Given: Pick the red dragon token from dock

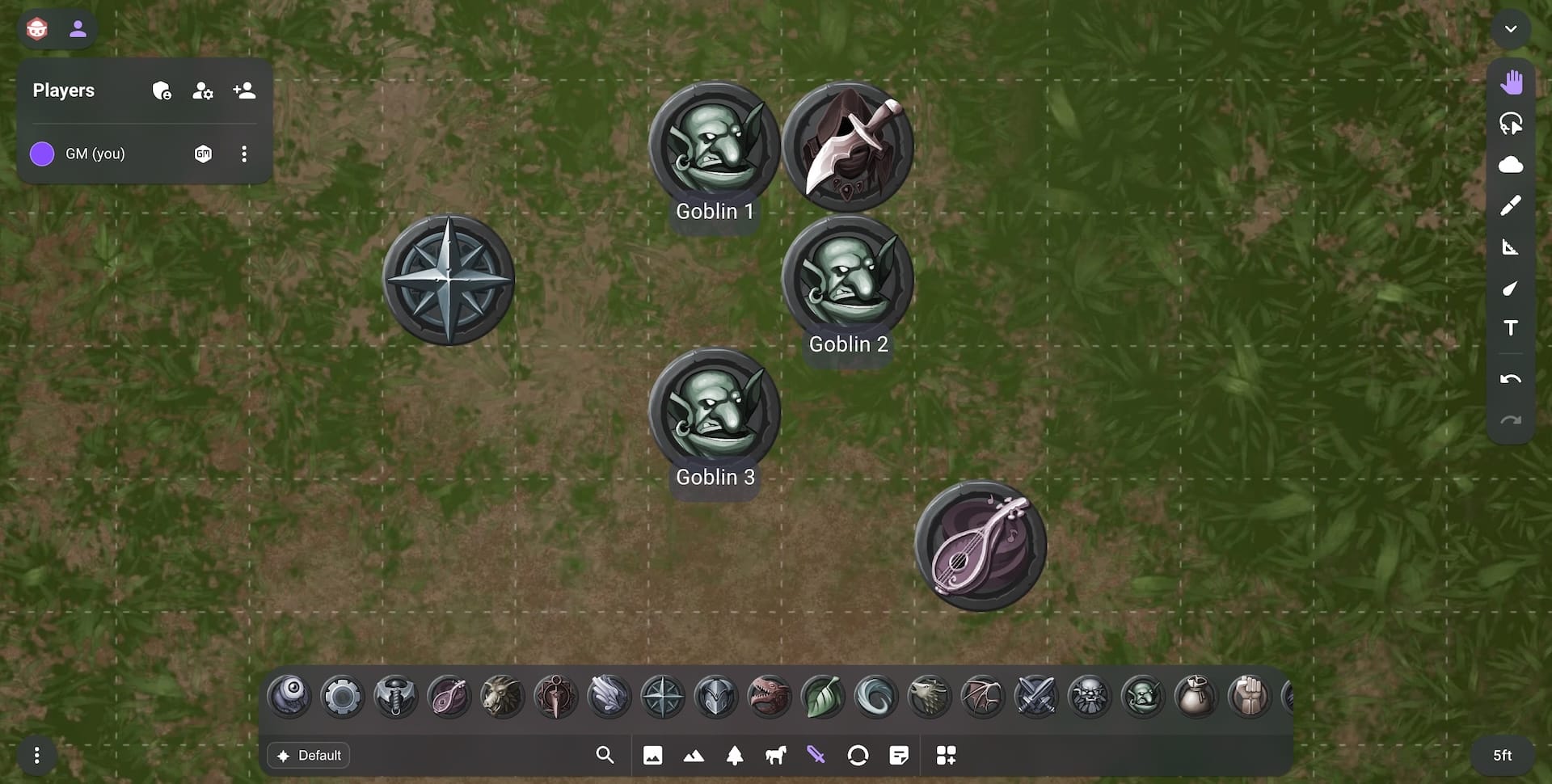Looking at the screenshot, I should click(x=769, y=696).
